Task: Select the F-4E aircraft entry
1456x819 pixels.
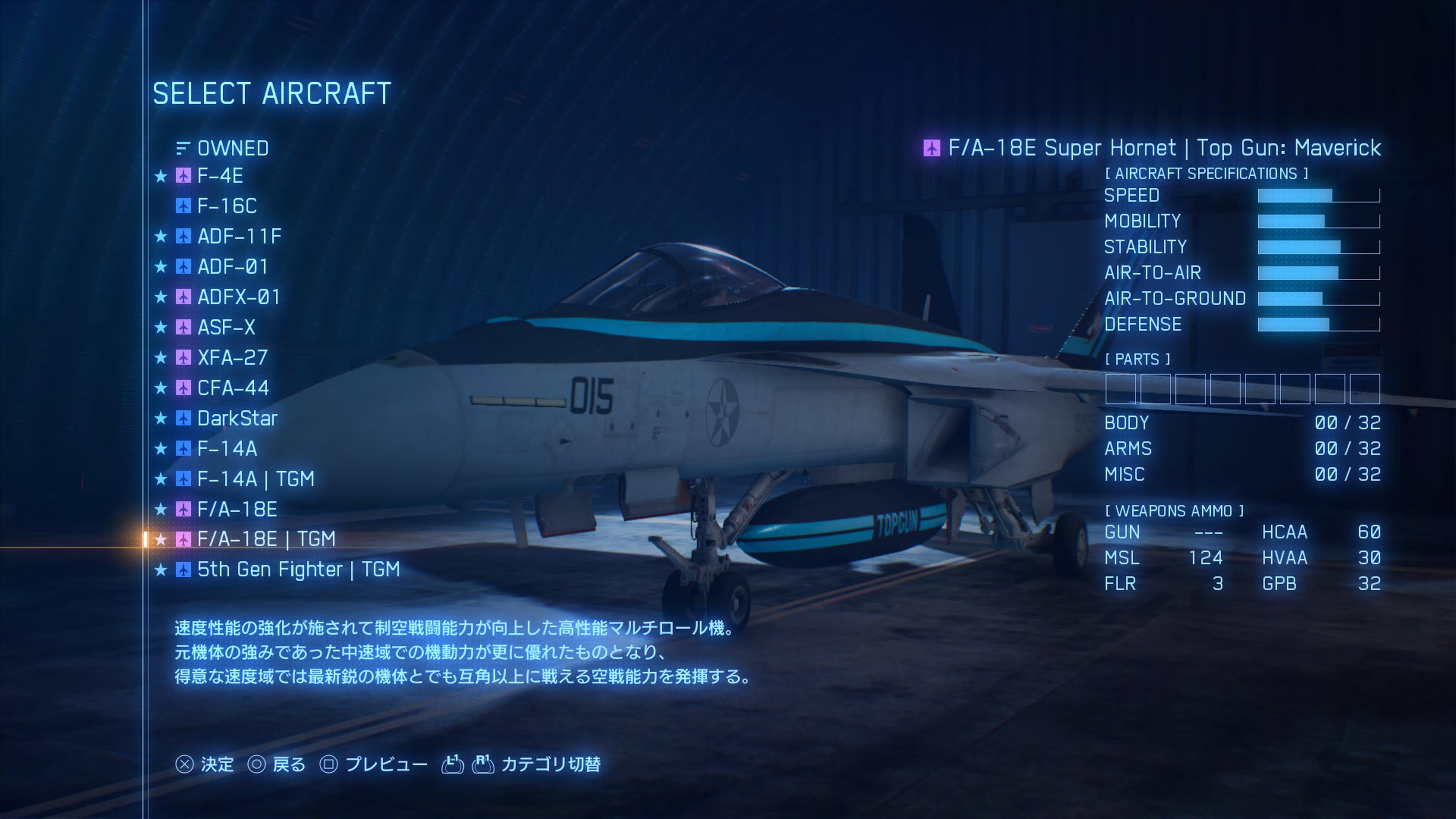Action: [220, 176]
